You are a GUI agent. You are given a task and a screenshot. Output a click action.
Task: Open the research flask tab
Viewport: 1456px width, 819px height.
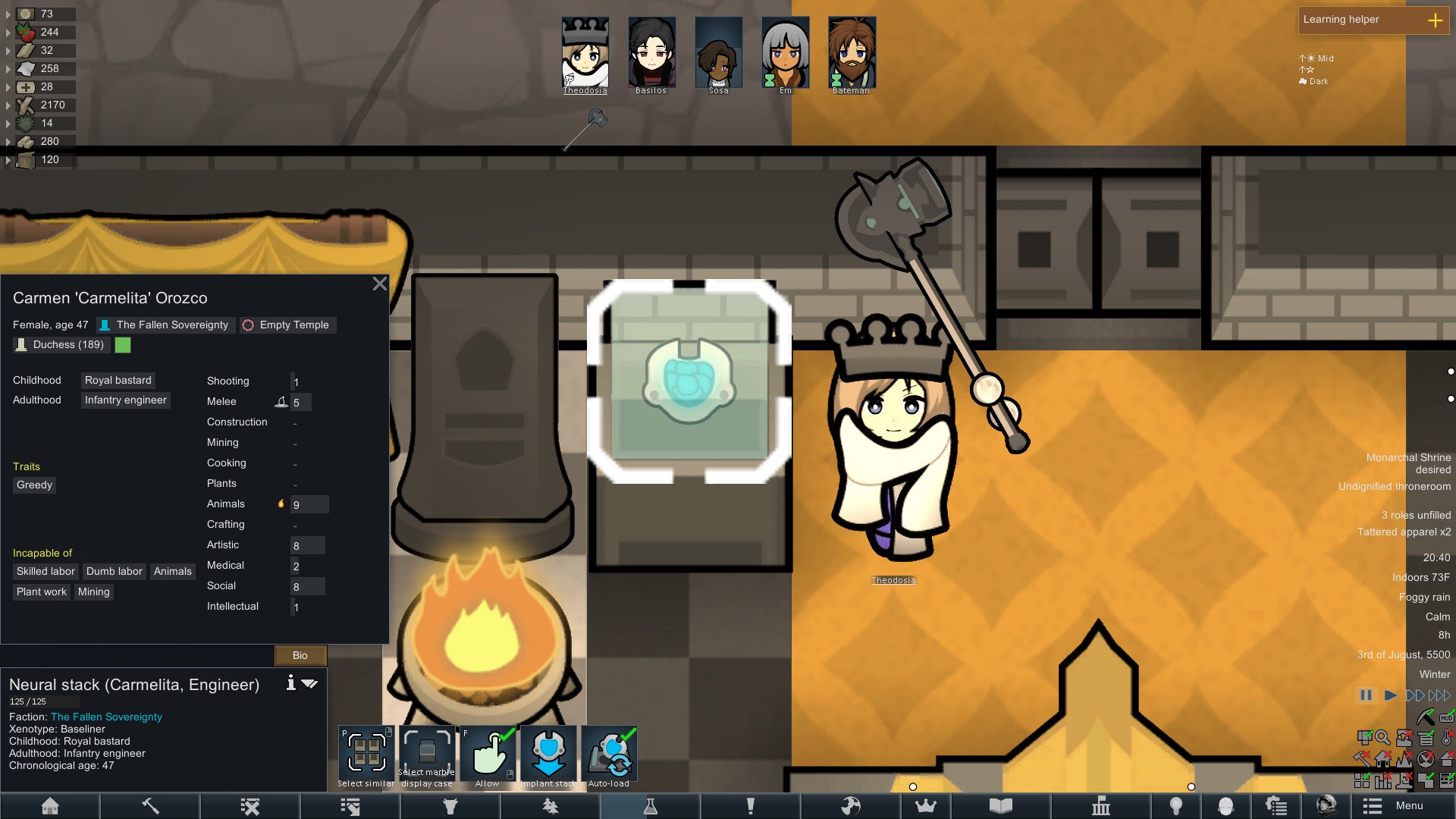(x=650, y=806)
